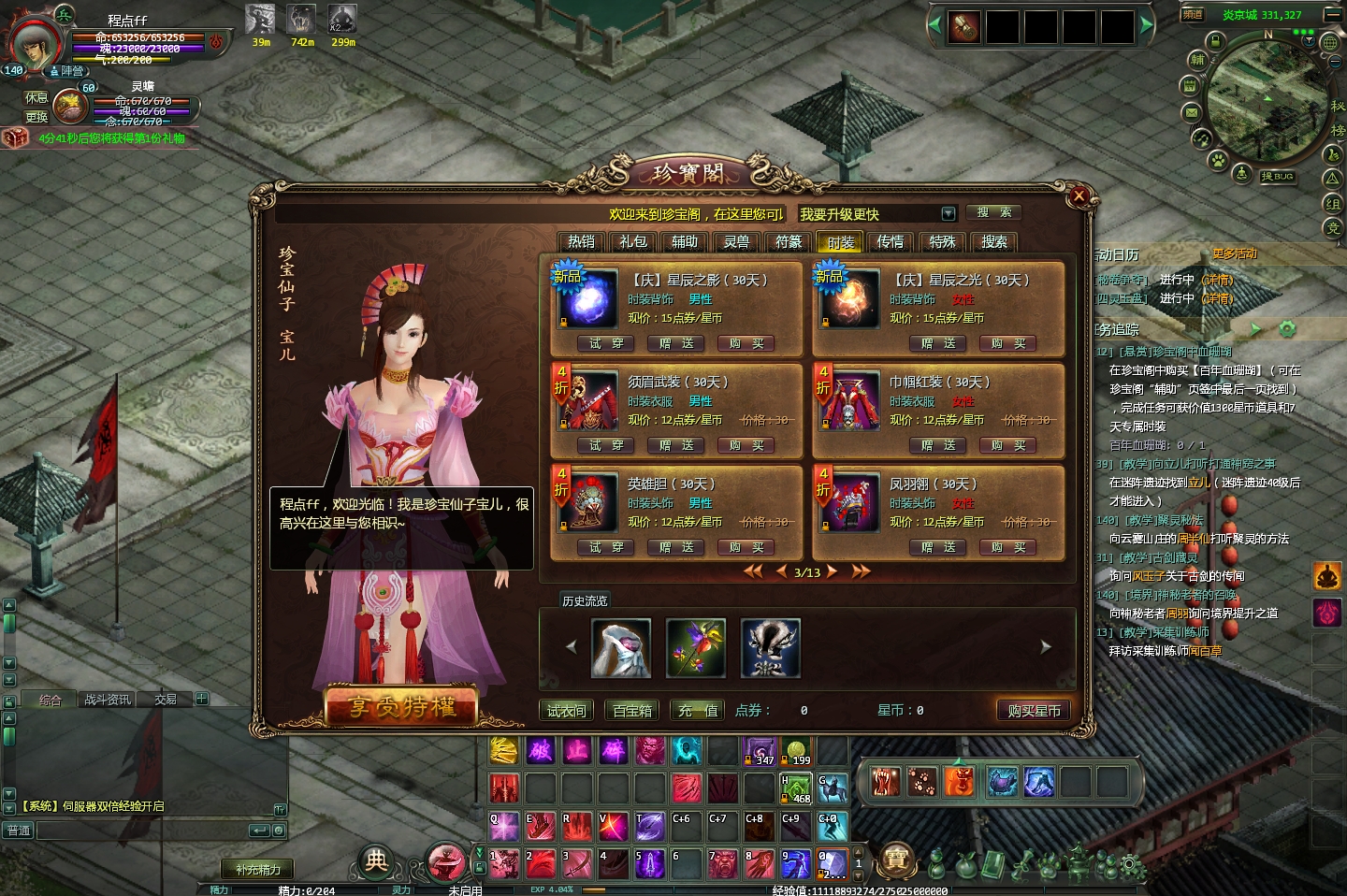
Task: Open the 符箓 category tab
Action: coord(789,241)
